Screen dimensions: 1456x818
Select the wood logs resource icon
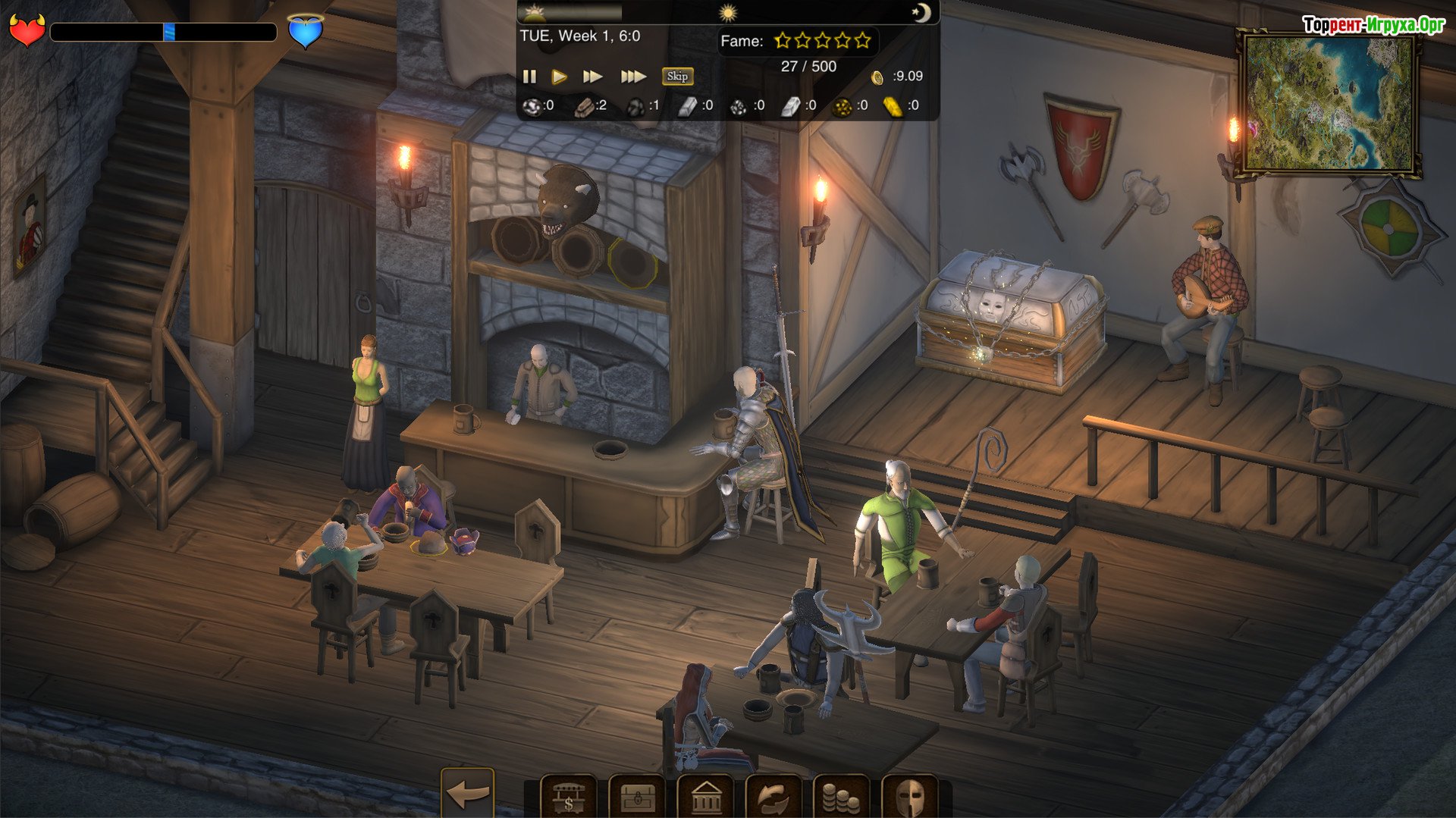(x=585, y=107)
